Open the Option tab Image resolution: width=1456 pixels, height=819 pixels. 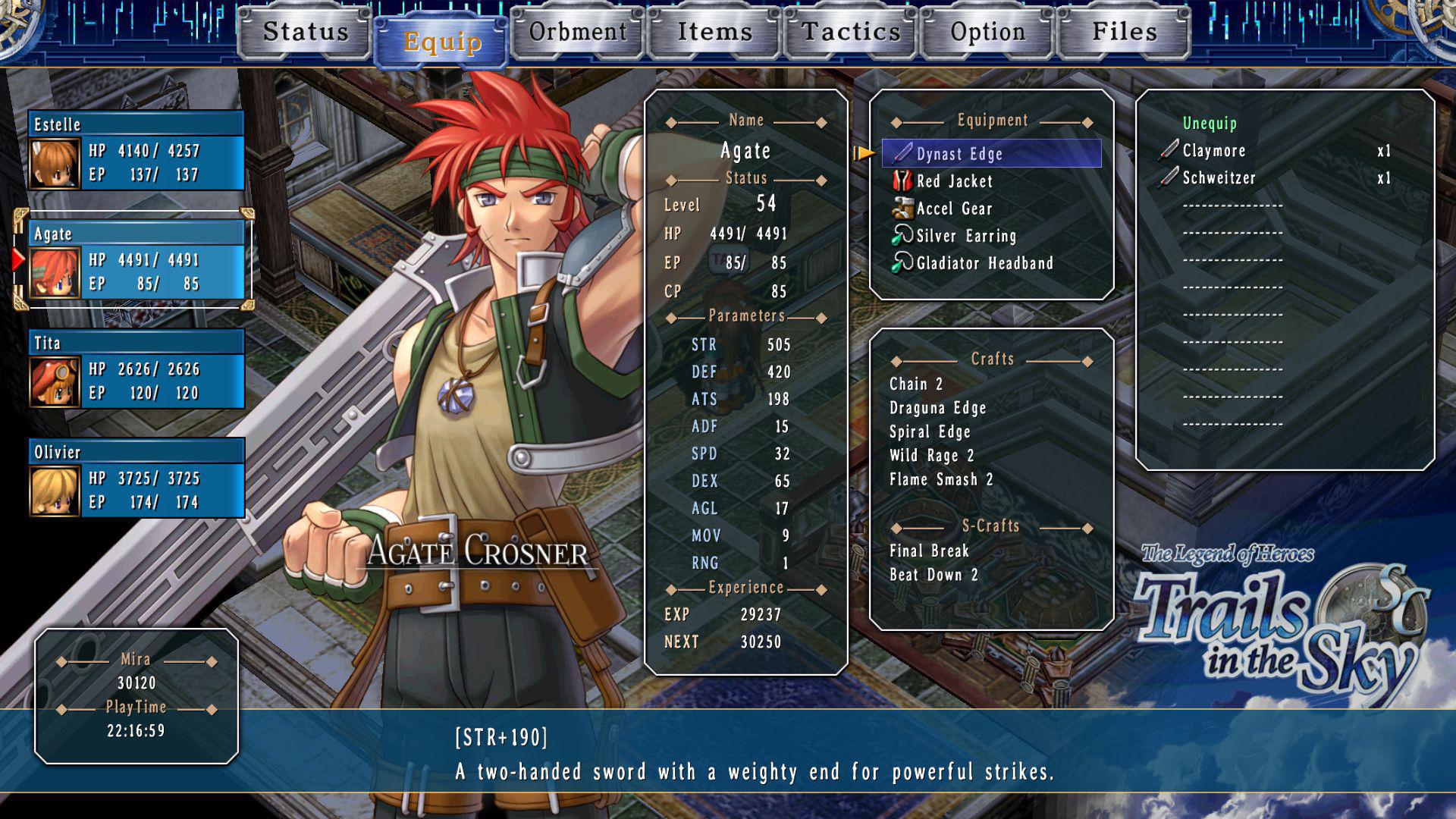tap(987, 32)
